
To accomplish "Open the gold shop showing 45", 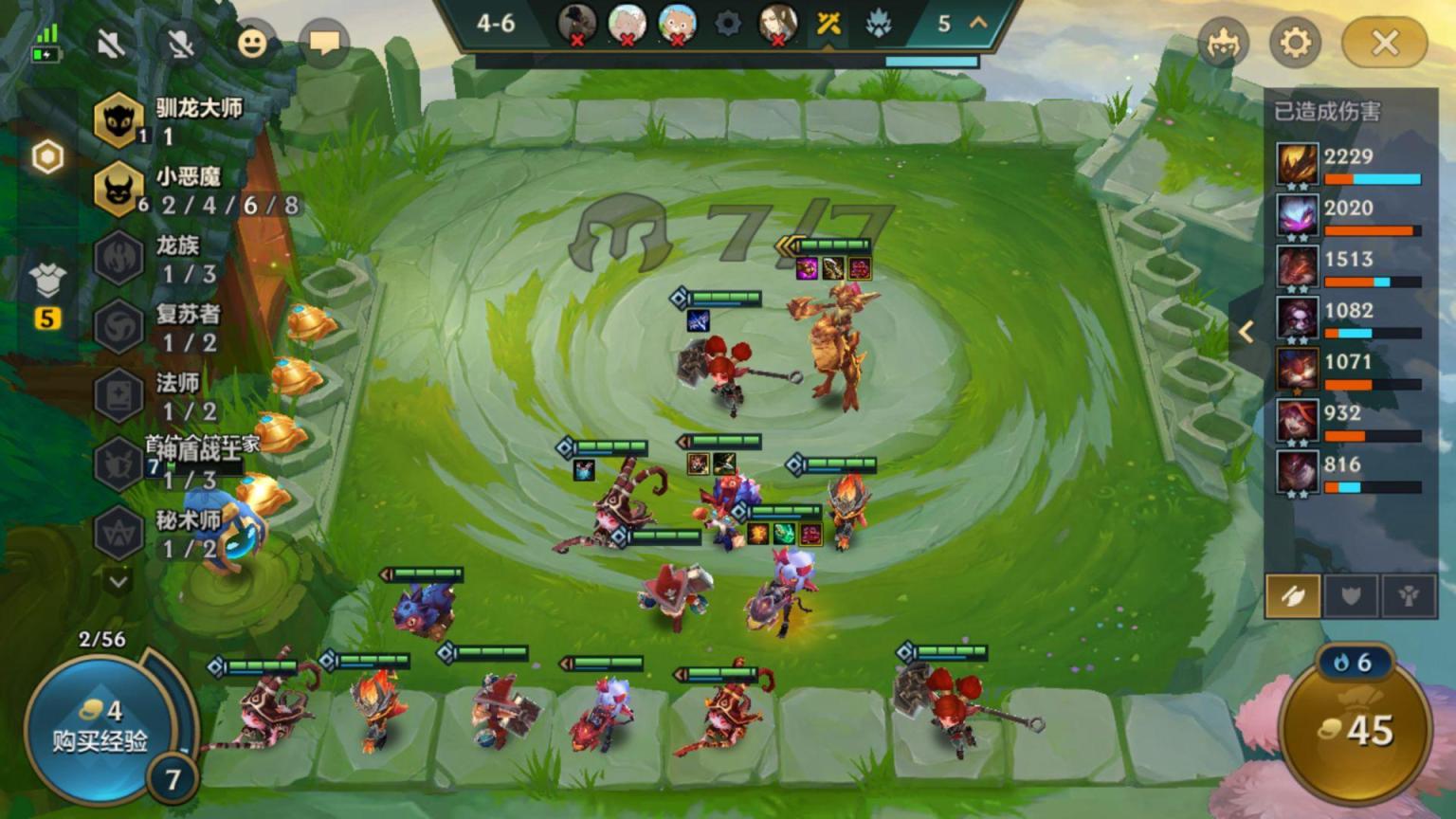I will pos(1356,730).
